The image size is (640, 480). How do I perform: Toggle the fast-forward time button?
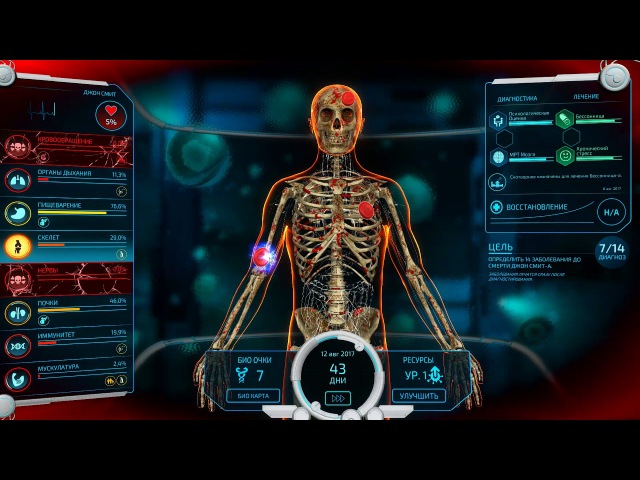338,398
